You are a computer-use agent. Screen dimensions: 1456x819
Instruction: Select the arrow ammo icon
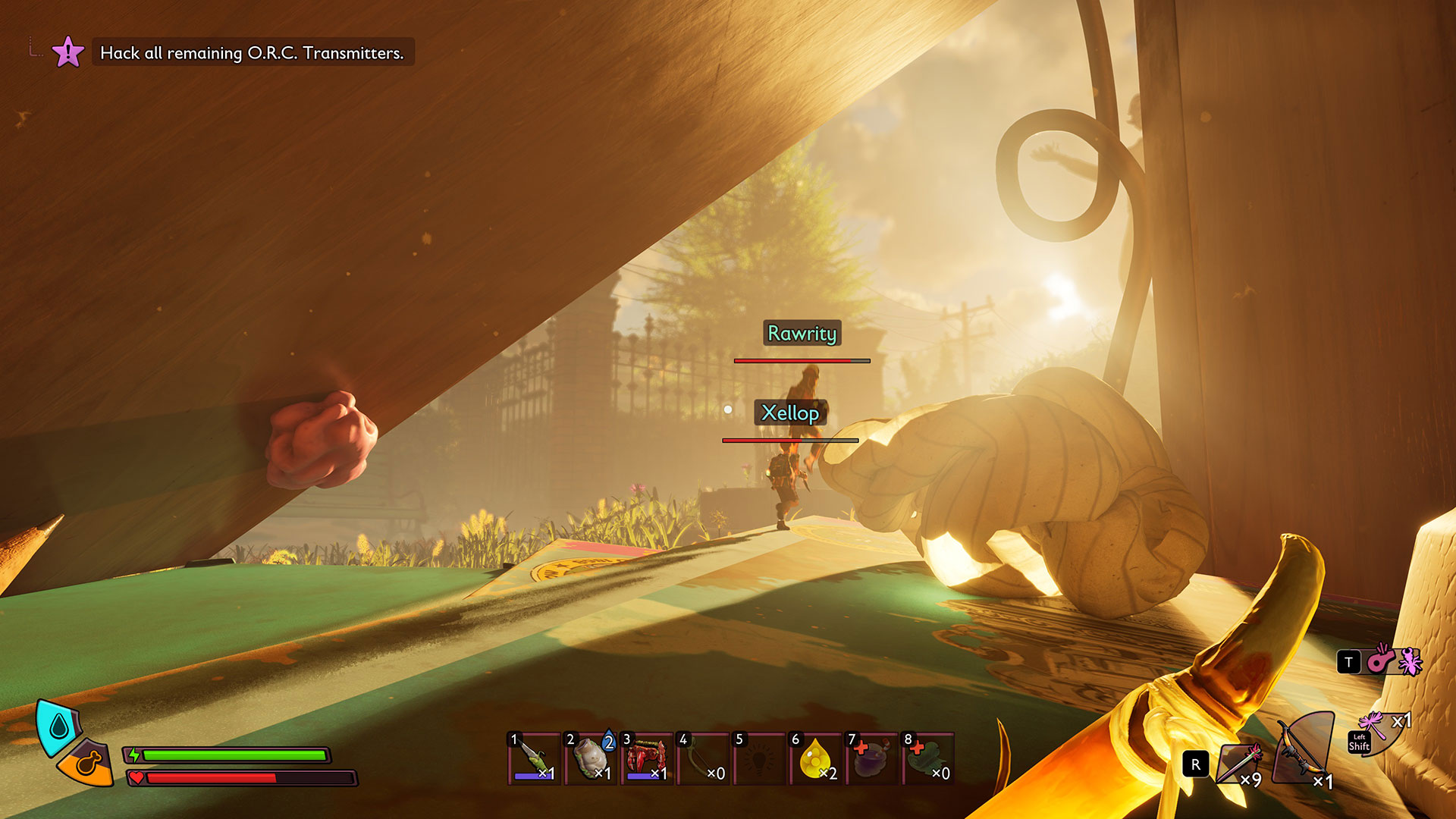[1239, 762]
